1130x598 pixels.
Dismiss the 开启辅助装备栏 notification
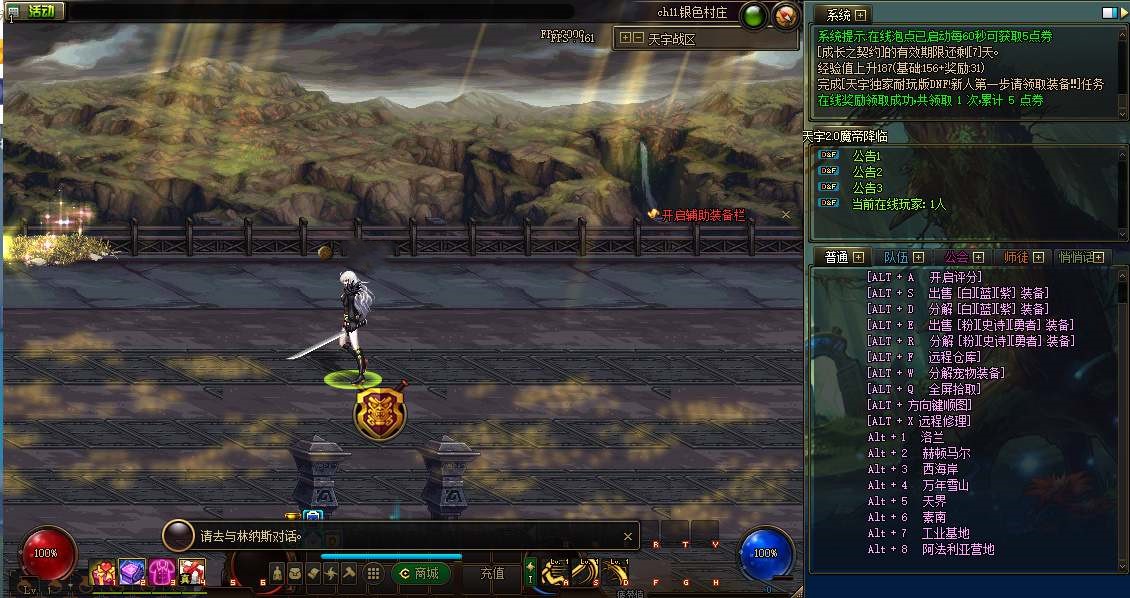(x=786, y=214)
